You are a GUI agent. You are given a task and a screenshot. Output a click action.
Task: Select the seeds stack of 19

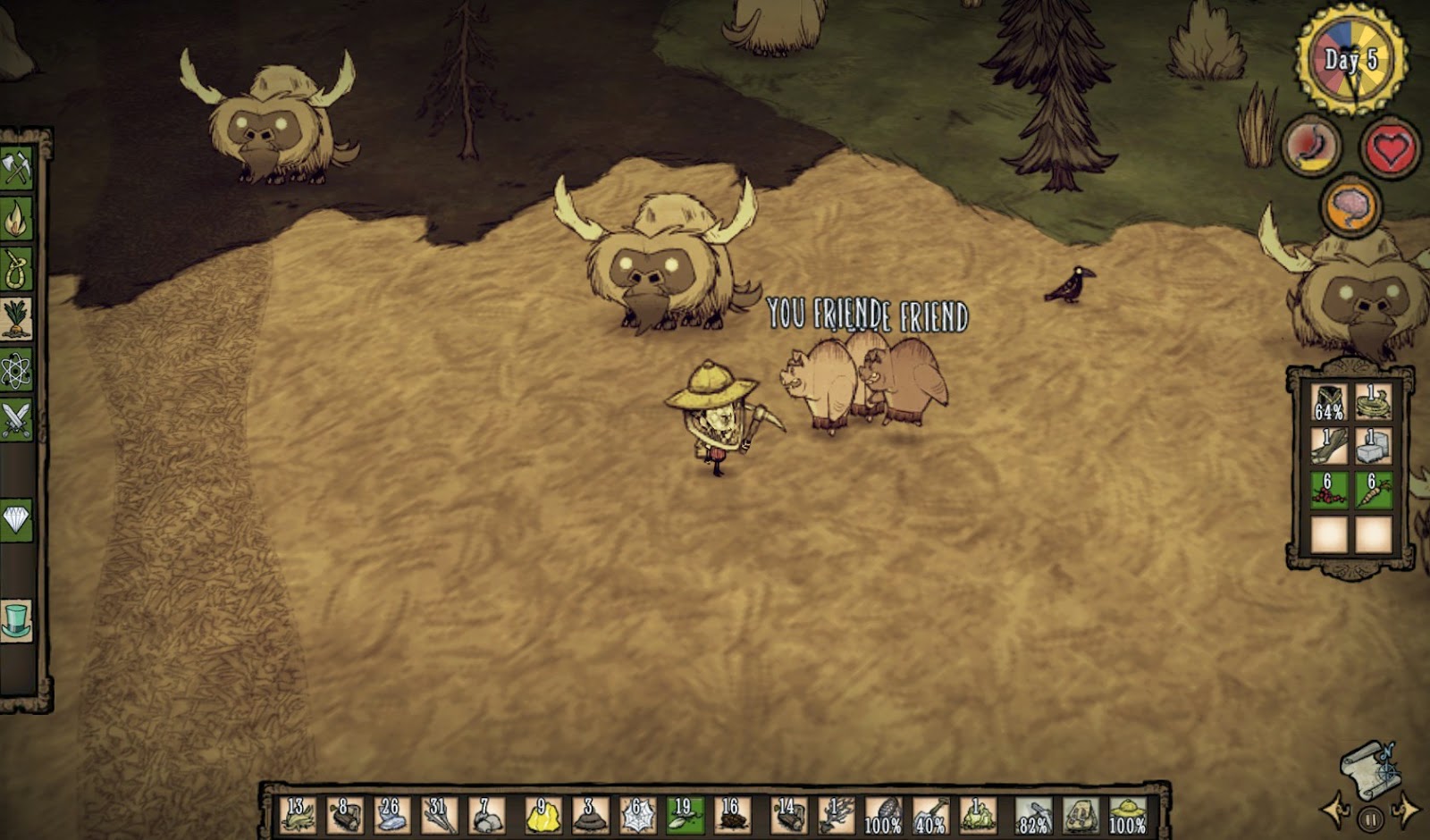pyautogui.click(x=685, y=815)
